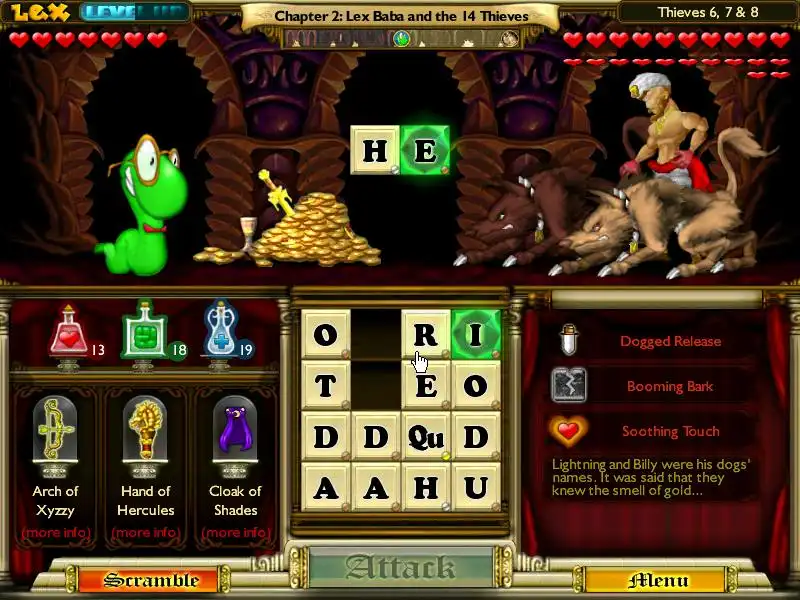The width and height of the screenshot is (800, 600).
Task: Select the Qu letter tile
Action: click(425, 436)
